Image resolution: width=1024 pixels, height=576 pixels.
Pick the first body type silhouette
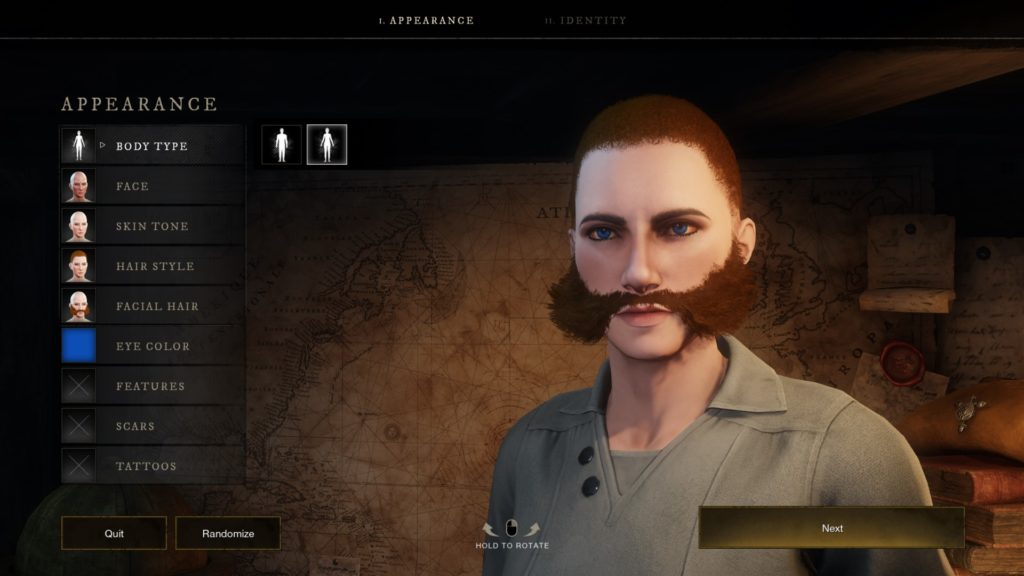click(x=282, y=145)
